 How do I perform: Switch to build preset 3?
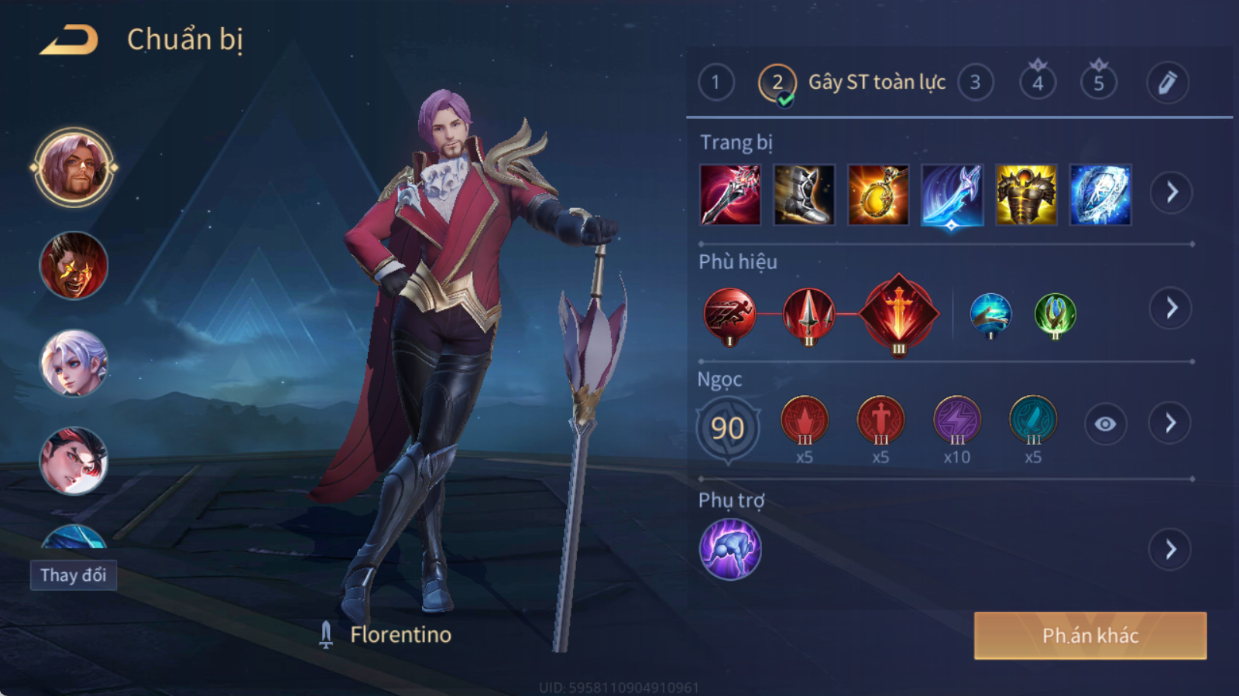(975, 82)
